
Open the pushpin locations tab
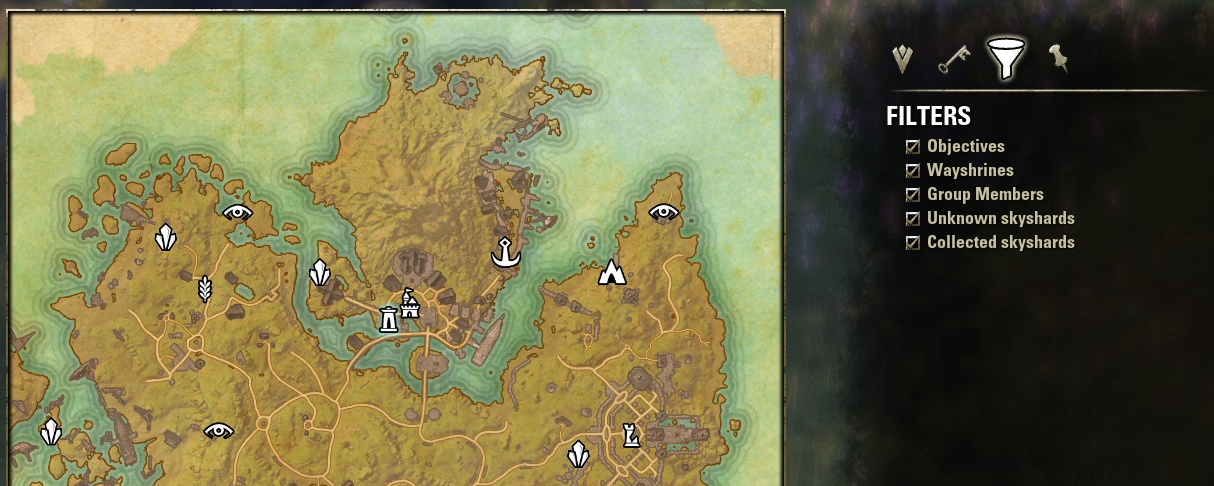1058,59
